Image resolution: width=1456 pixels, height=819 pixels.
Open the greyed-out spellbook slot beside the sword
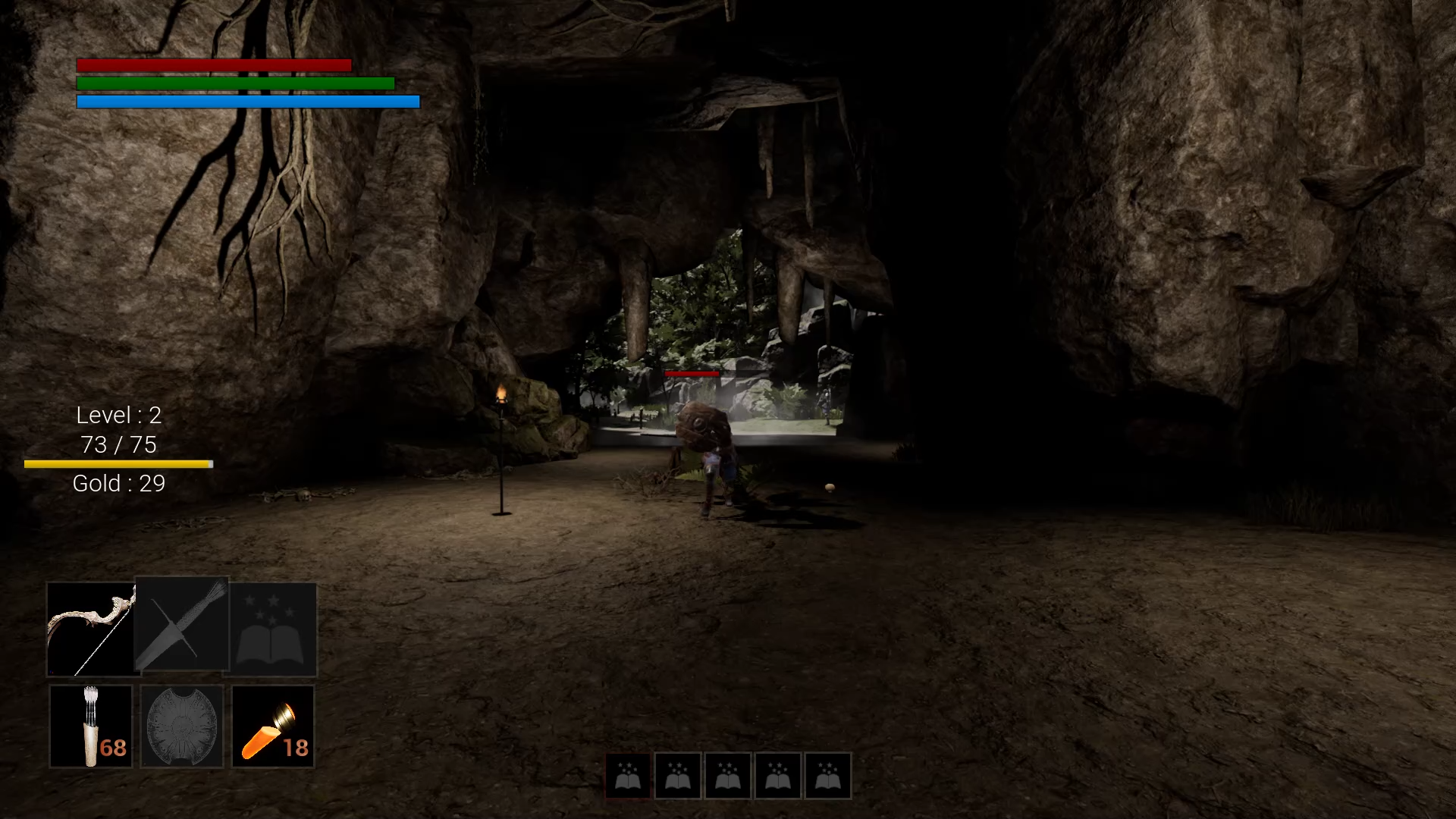point(273,629)
